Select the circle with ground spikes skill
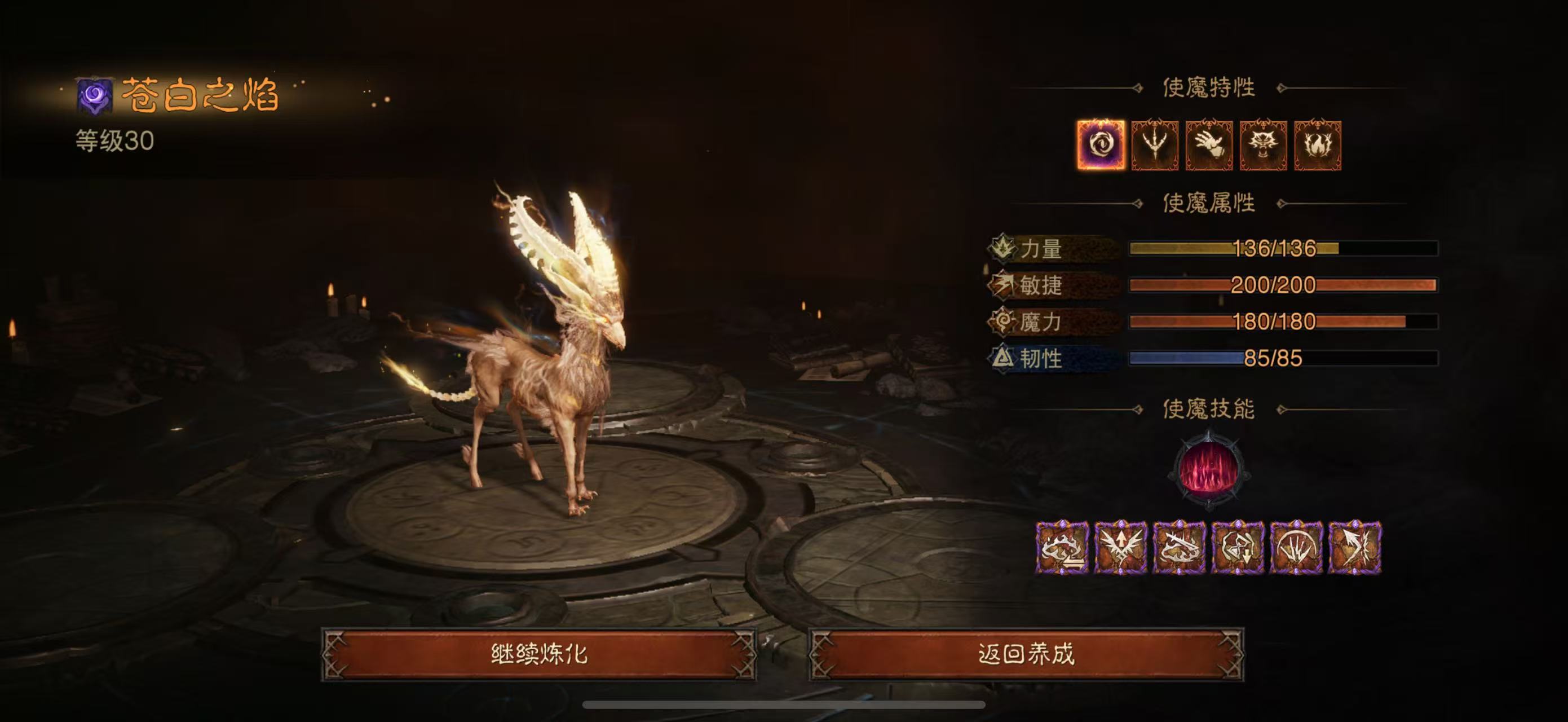 click(1296, 548)
